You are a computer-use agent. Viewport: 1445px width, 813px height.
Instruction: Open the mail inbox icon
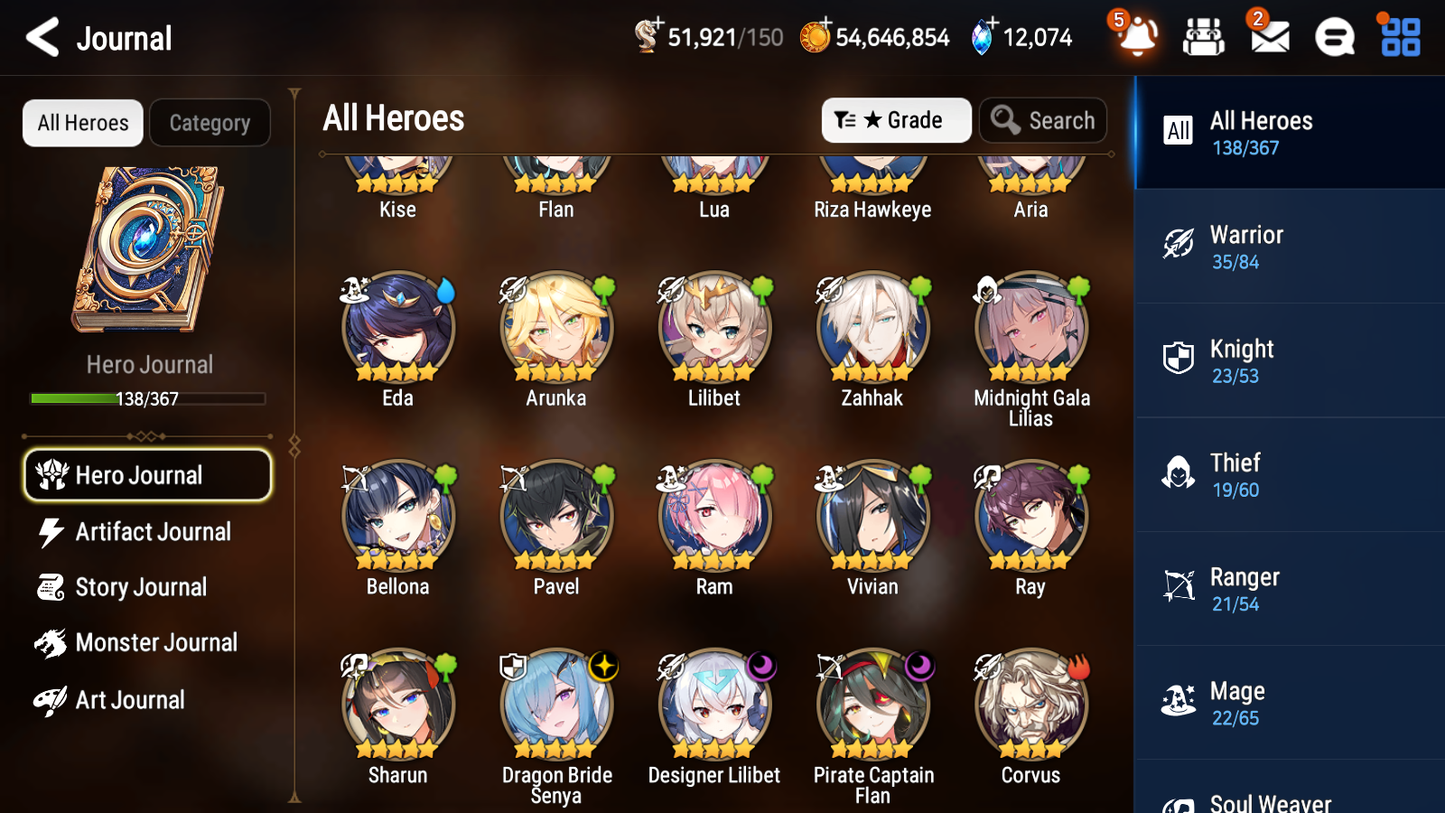[x=1269, y=36]
